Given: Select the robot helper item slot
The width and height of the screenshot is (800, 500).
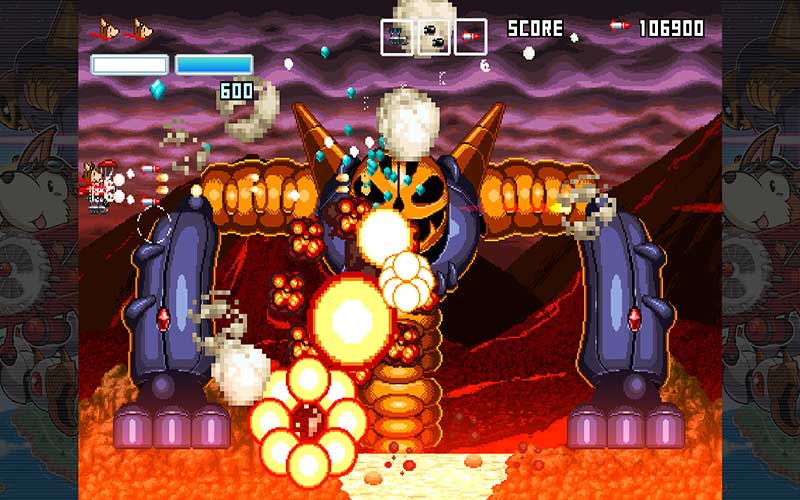Looking at the screenshot, I should tap(397, 38).
